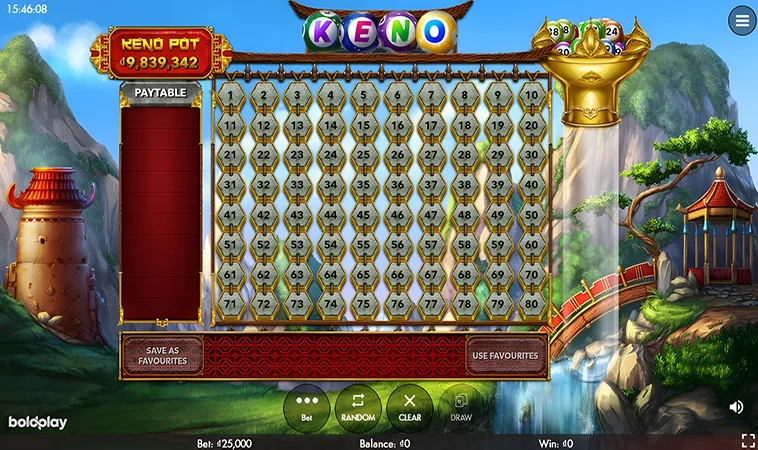
Task: Toggle the sound speaker icon
Action: pos(737,407)
